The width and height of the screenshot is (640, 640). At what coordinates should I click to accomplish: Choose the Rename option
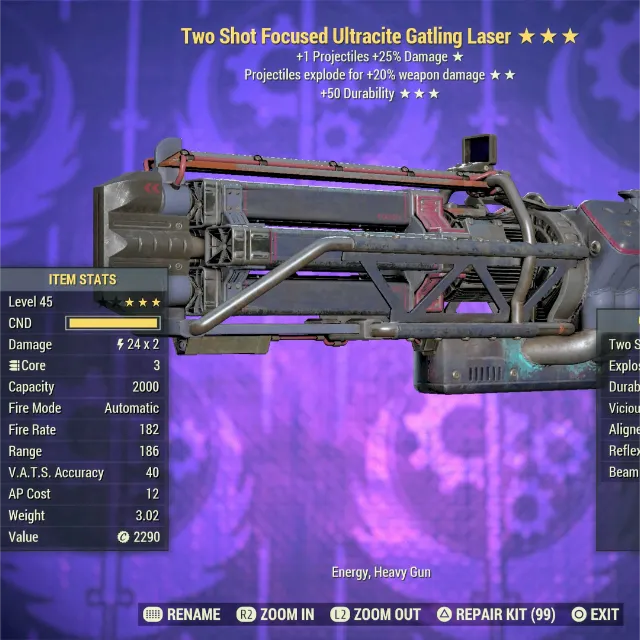click(182, 614)
